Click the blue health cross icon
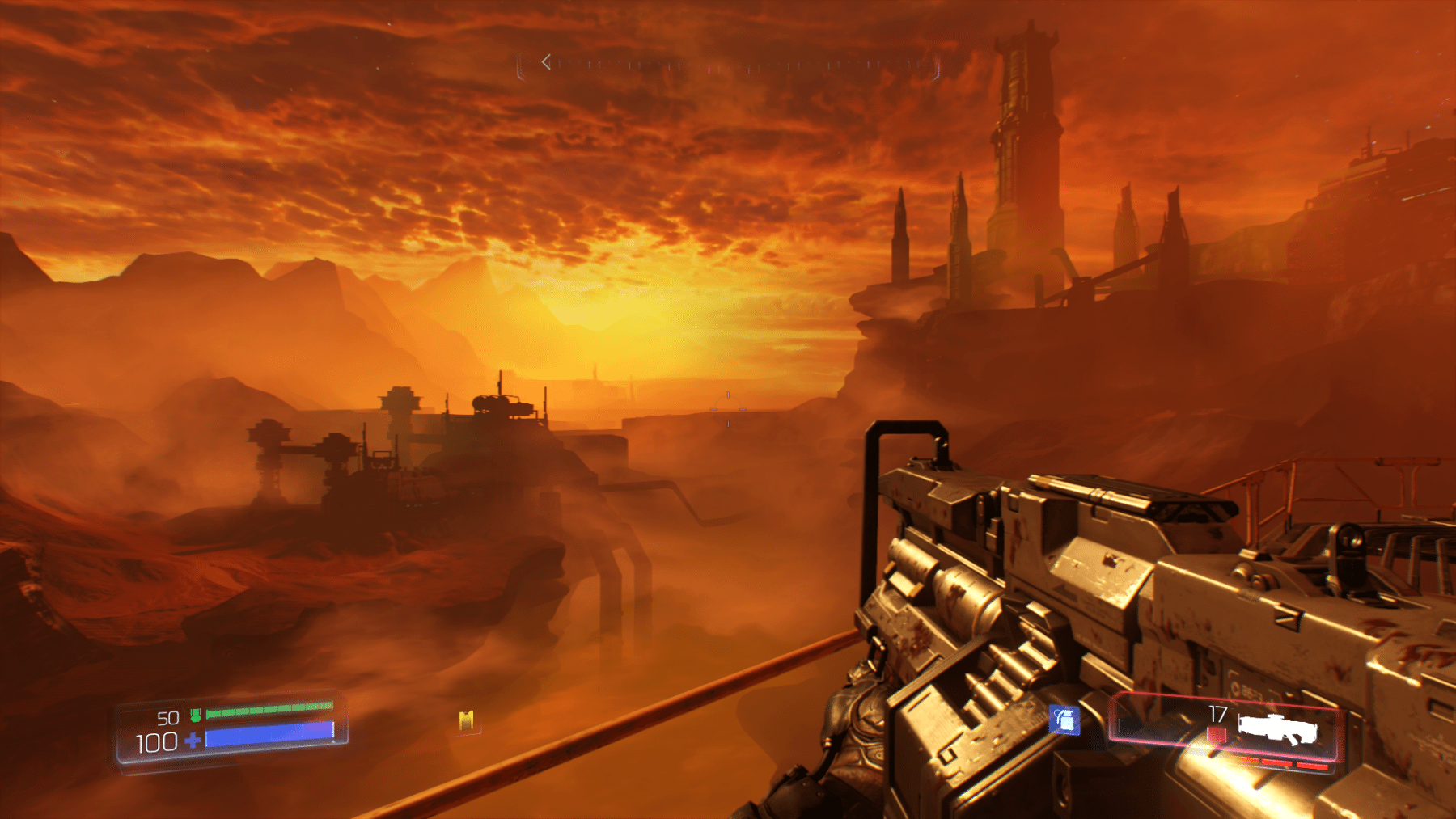The height and width of the screenshot is (819, 1456). click(193, 740)
